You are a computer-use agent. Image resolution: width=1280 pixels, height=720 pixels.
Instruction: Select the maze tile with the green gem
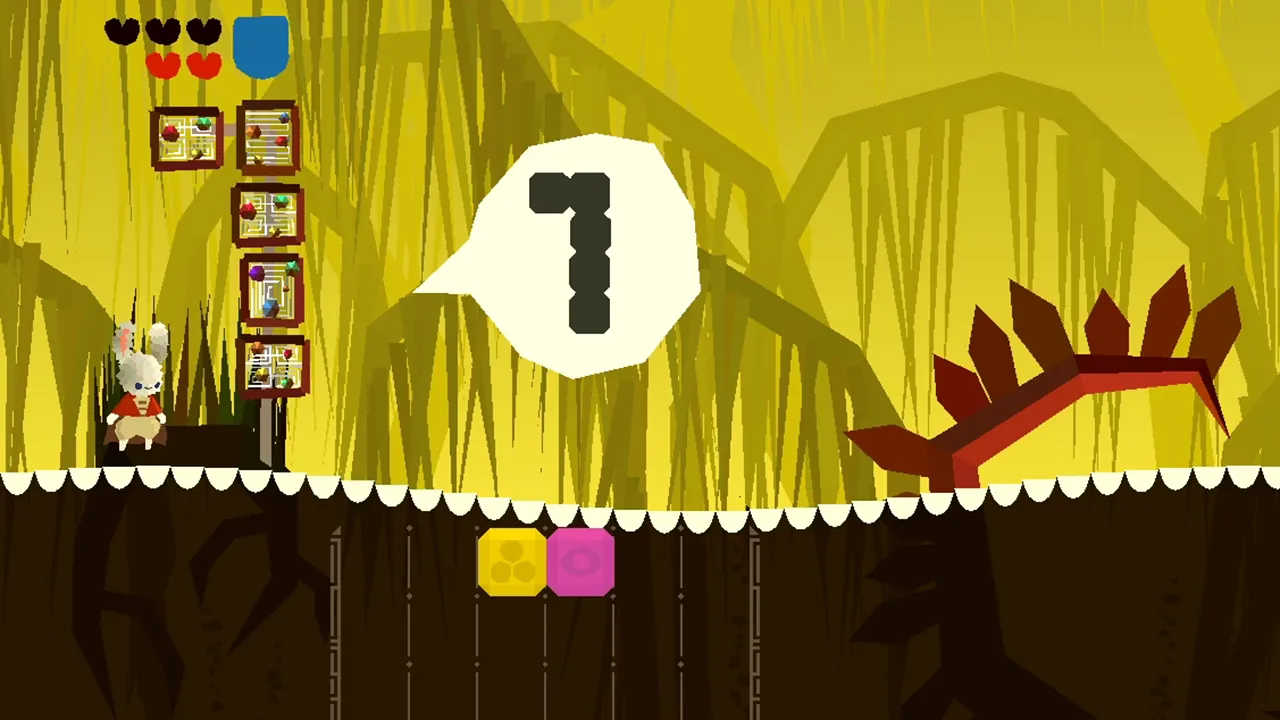tap(267, 213)
